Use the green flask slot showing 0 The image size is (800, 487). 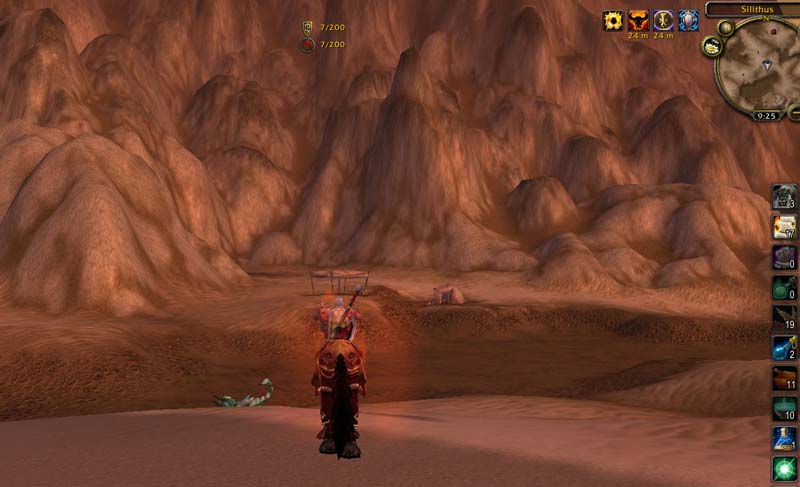click(784, 287)
